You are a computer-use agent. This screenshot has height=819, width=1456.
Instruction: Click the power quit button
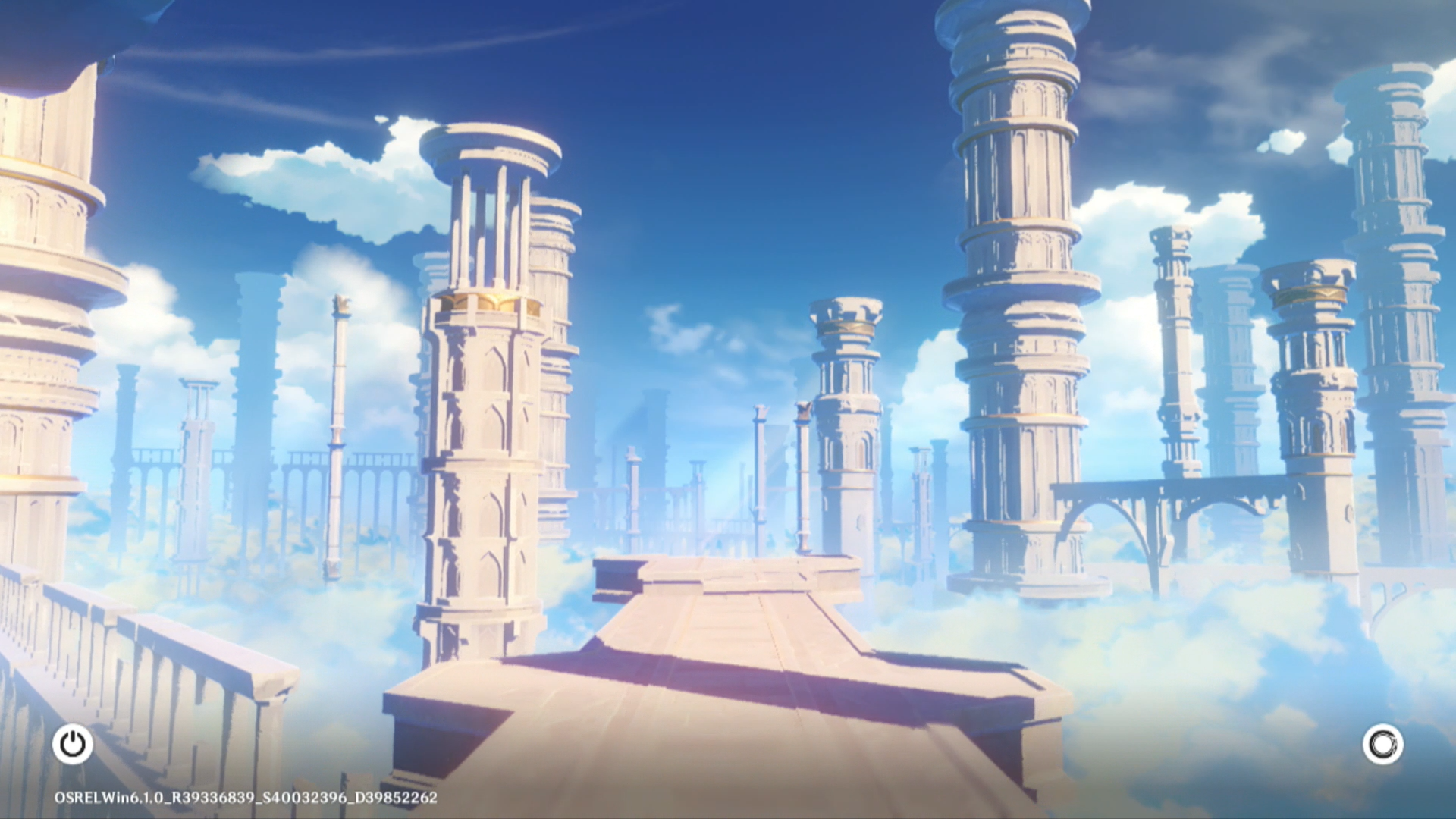point(73,744)
